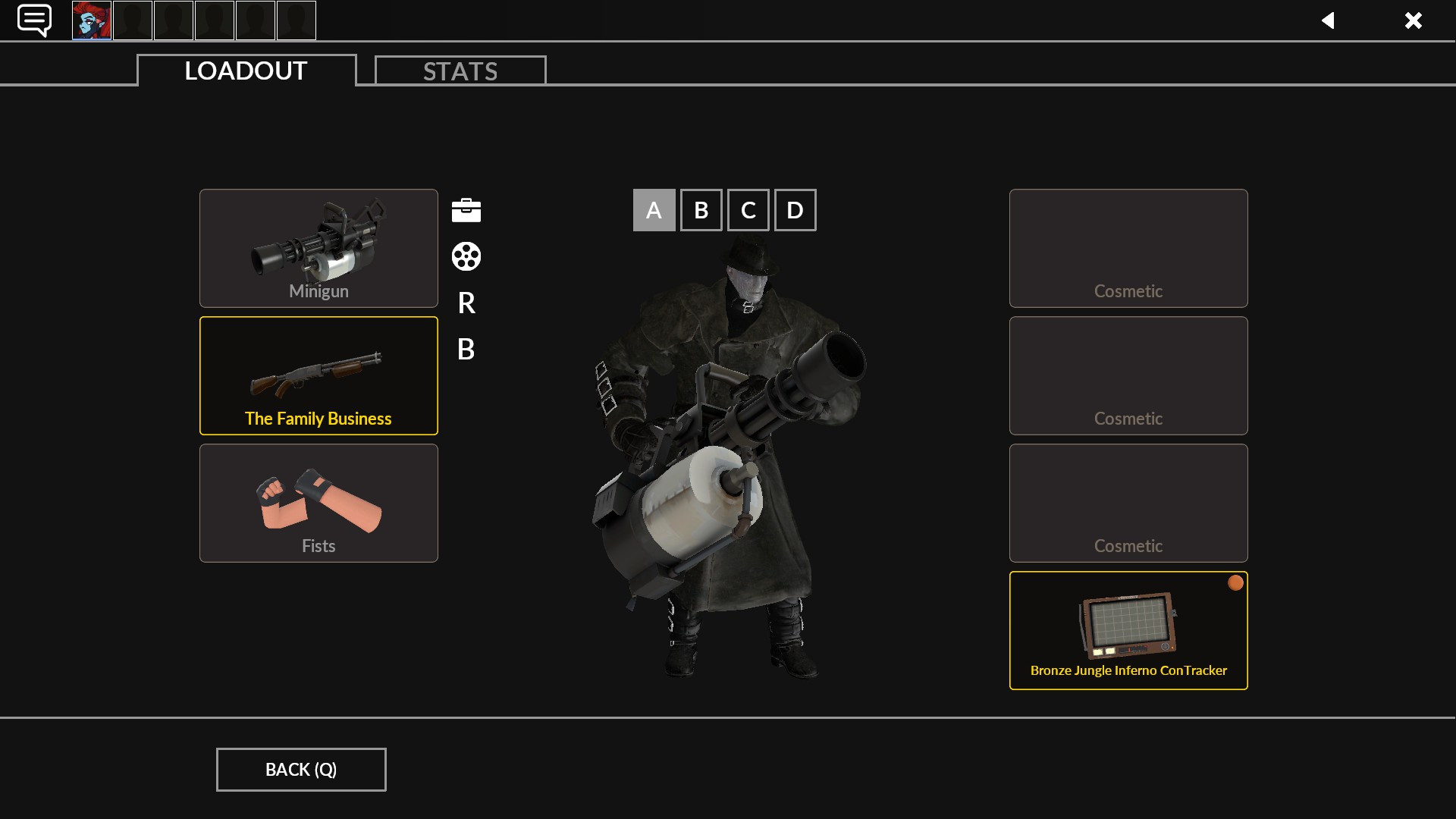
Task: Select the Fists melee slot
Action: (x=318, y=503)
